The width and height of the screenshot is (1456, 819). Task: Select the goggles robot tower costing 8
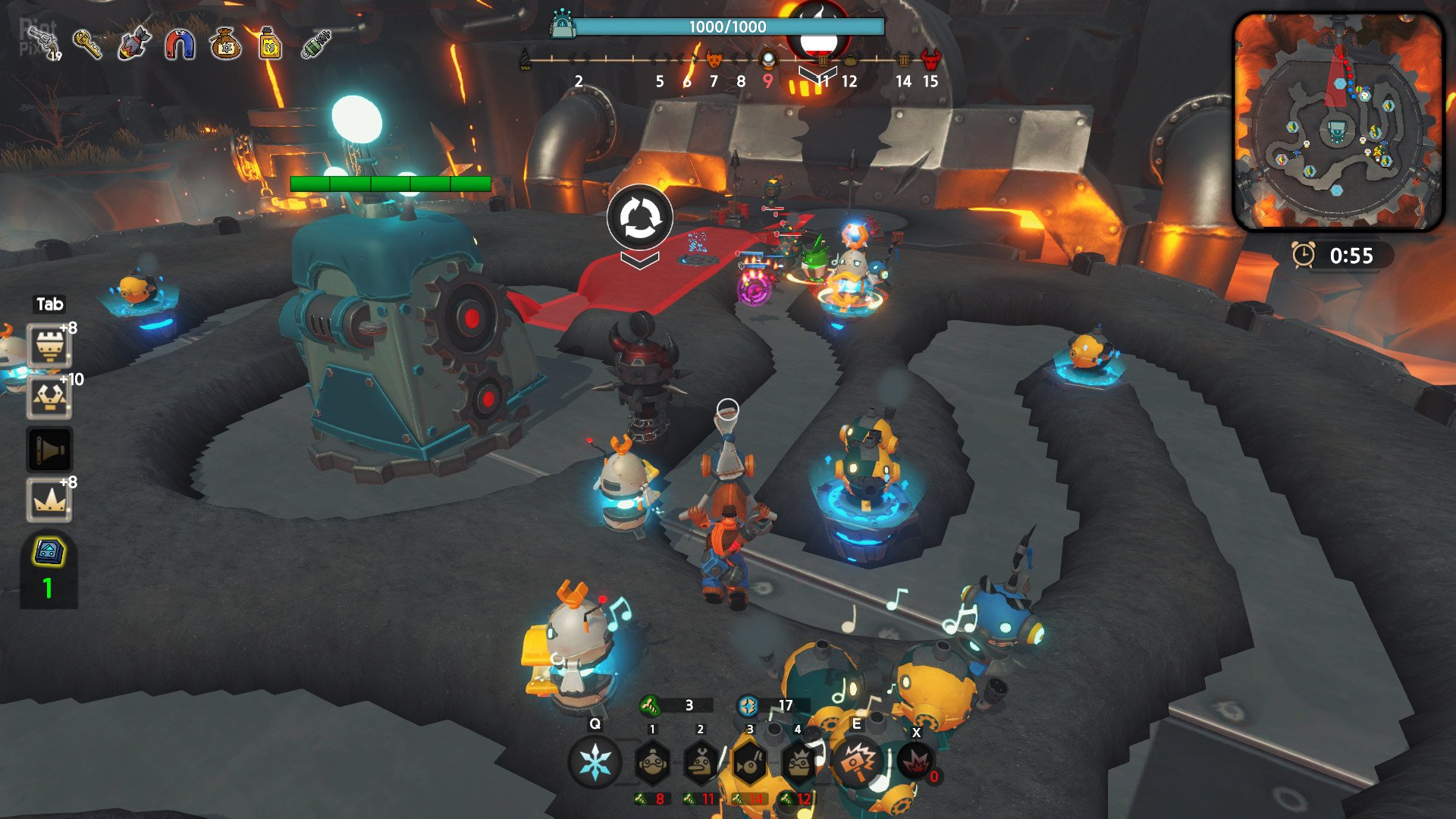pyautogui.click(x=652, y=763)
